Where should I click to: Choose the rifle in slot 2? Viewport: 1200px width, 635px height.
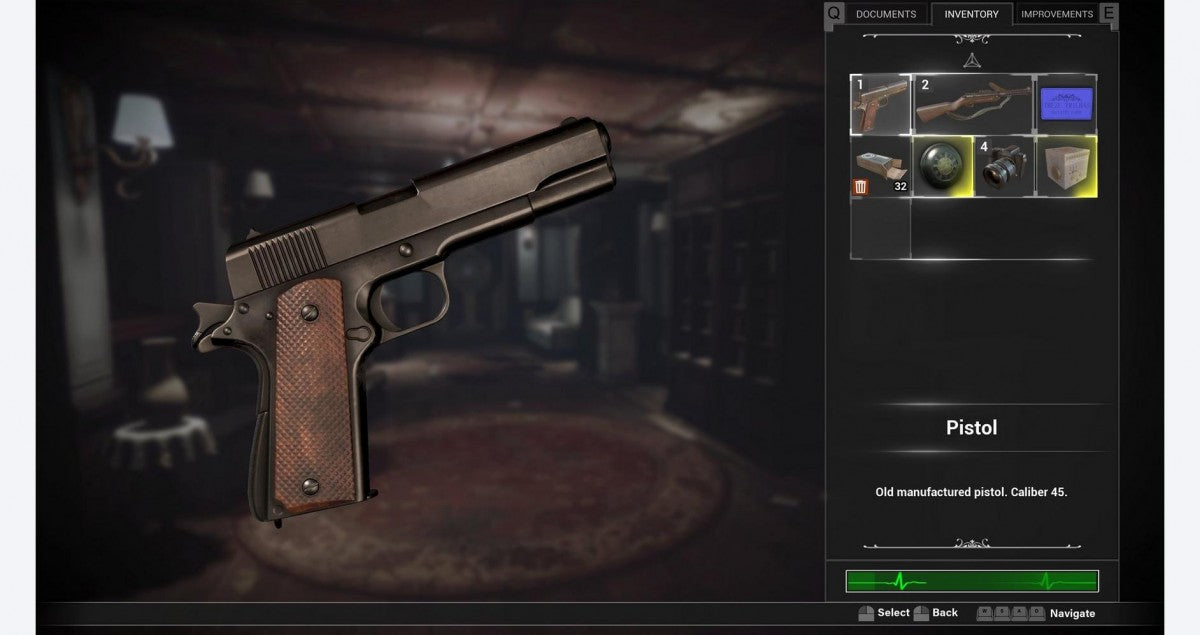coord(972,104)
